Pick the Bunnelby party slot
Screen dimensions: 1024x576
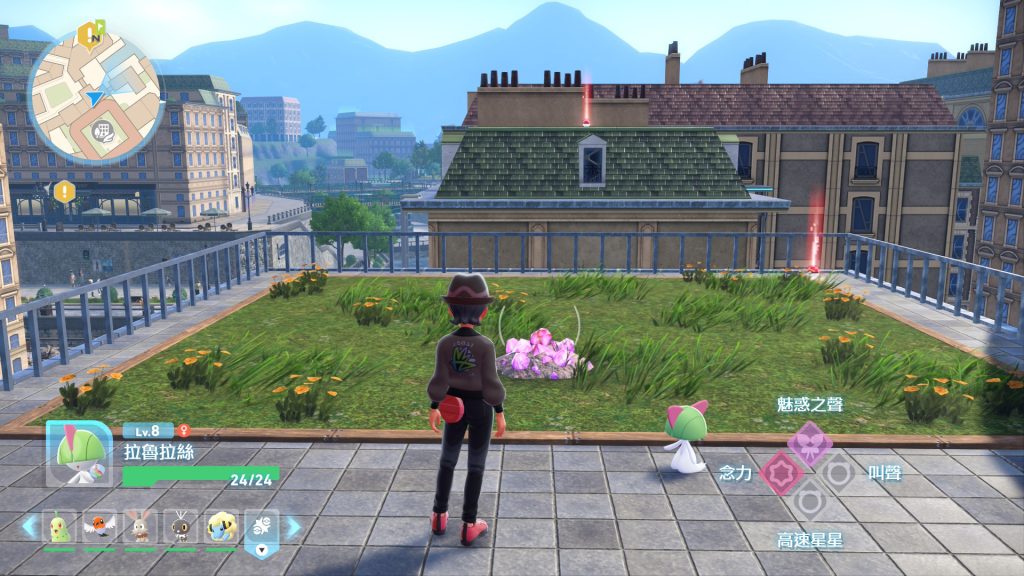click(140, 526)
